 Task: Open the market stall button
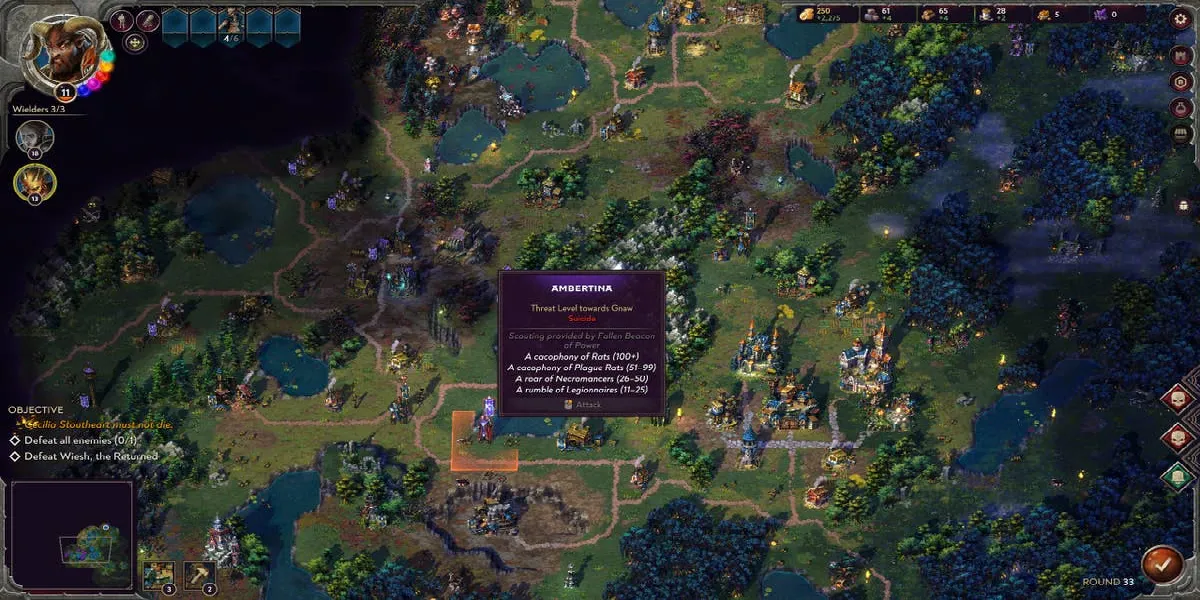(x=1181, y=134)
